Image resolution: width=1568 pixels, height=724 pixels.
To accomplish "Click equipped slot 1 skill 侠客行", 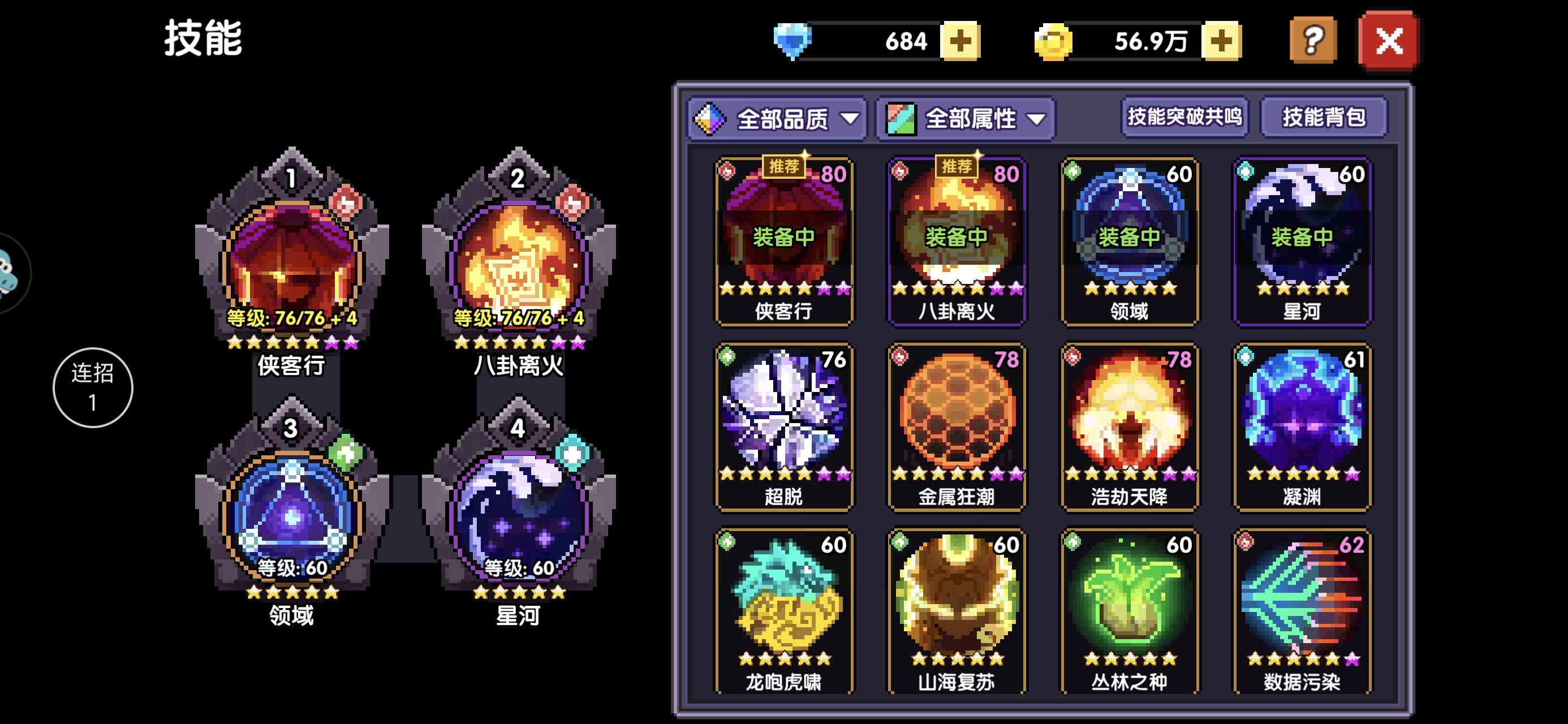I will coord(291,265).
